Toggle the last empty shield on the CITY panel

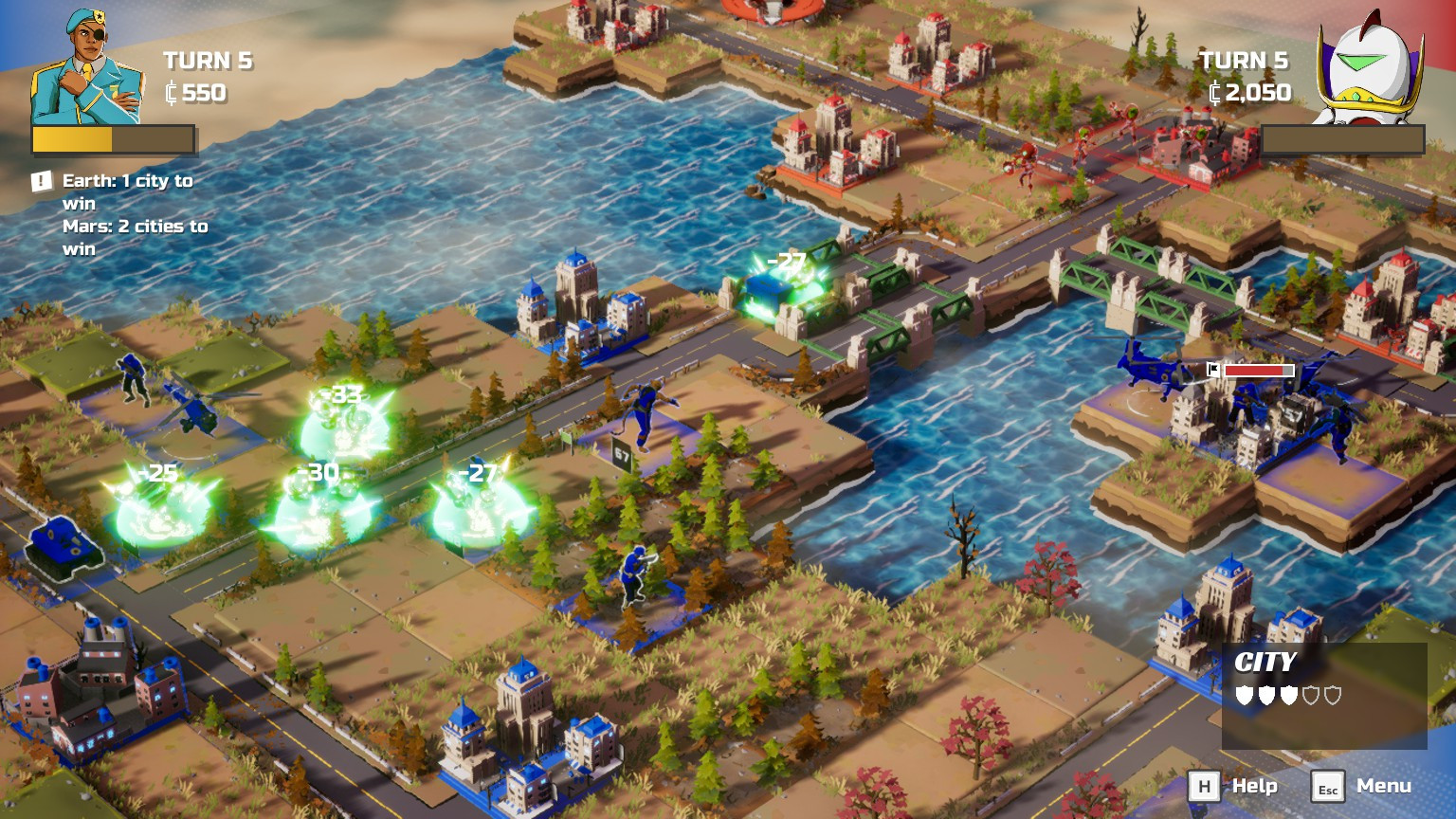[1332, 694]
